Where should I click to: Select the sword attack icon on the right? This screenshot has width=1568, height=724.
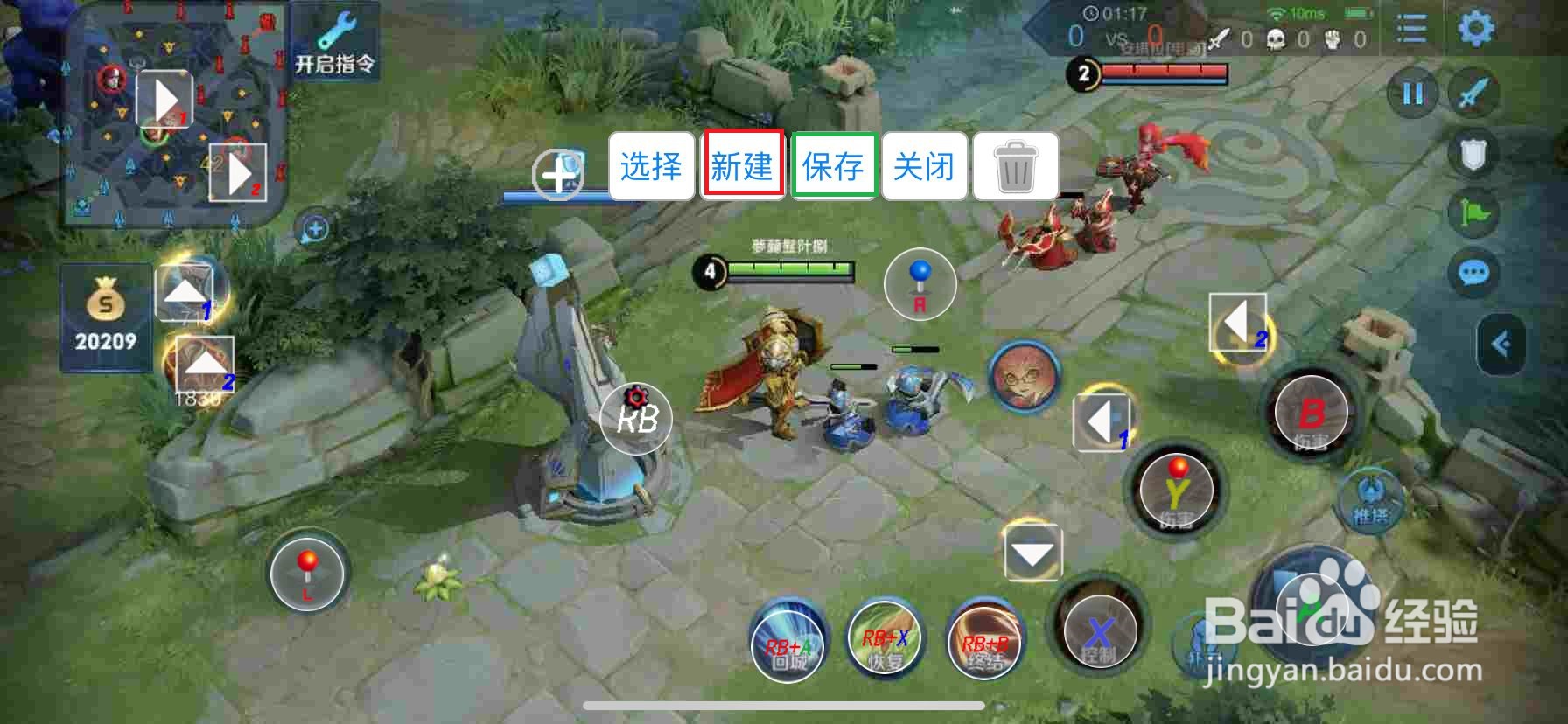1472,94
